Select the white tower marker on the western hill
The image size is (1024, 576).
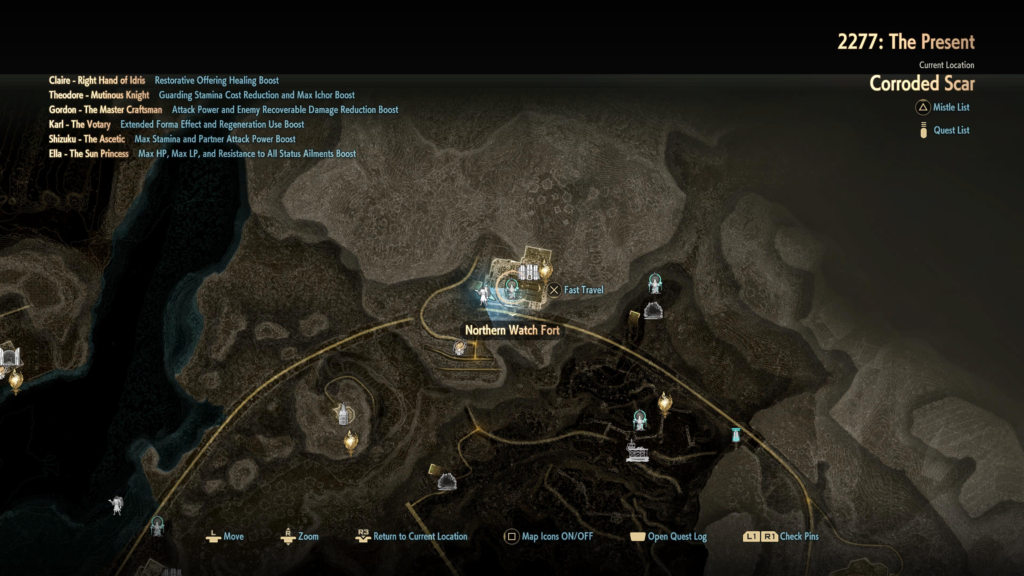[x=343, y=413]
